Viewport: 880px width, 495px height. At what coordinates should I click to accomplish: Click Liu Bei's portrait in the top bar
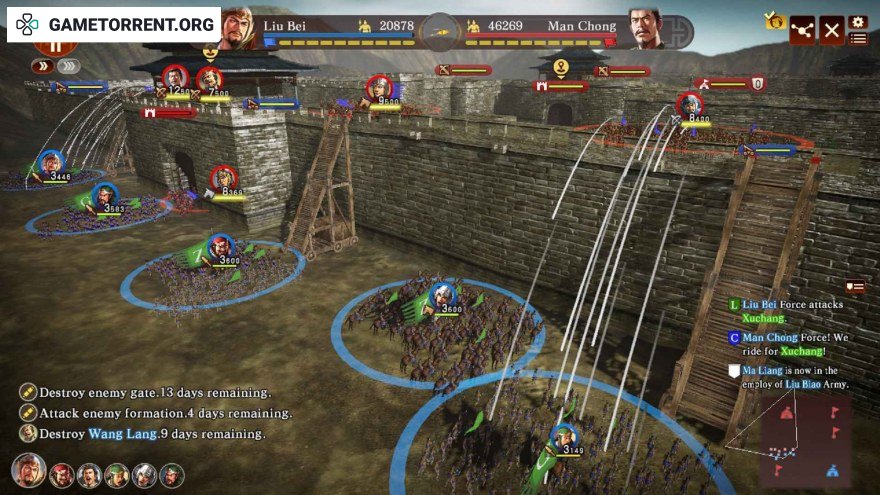[237, 27]
